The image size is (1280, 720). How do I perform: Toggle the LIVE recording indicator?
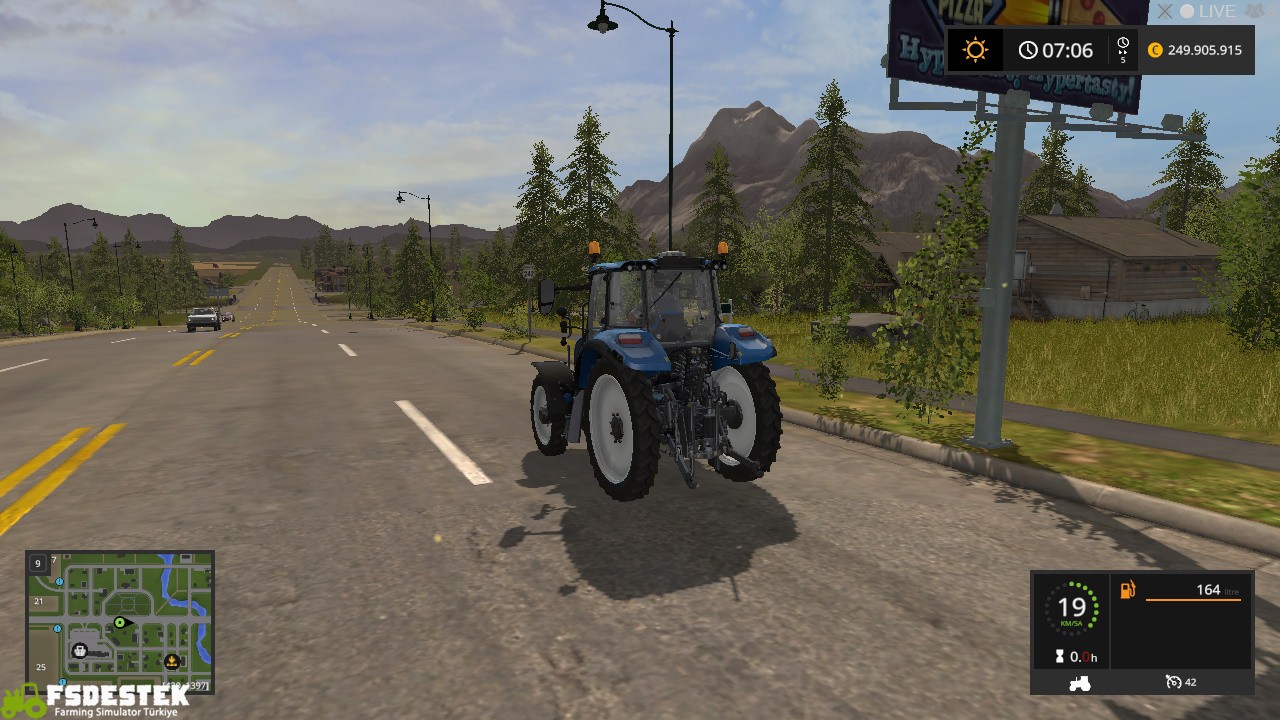point(1216,12)
